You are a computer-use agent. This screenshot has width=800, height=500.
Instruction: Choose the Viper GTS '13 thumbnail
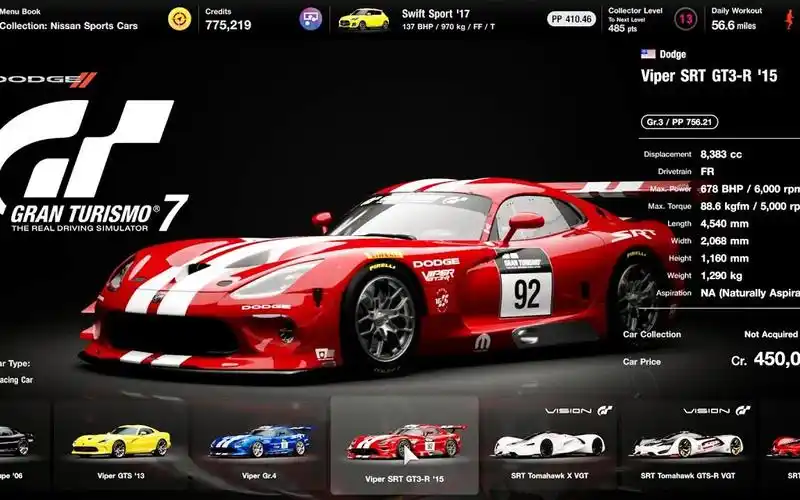pos(121,441)
